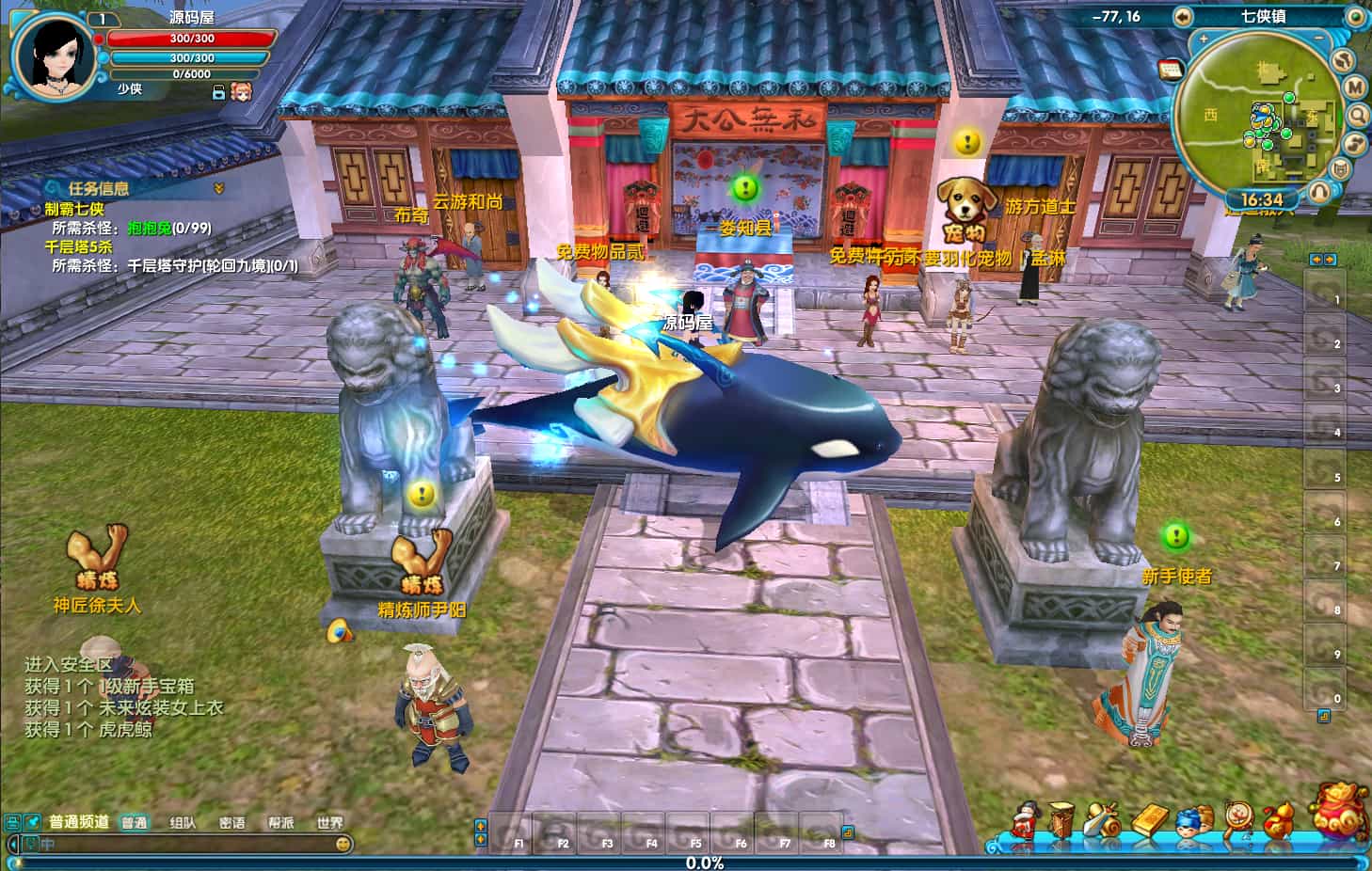Image resolution: width=1372 pixels, height=871 pixels.
Task: Toggle the minimap plus zoom control
Action: point(1203,39)
